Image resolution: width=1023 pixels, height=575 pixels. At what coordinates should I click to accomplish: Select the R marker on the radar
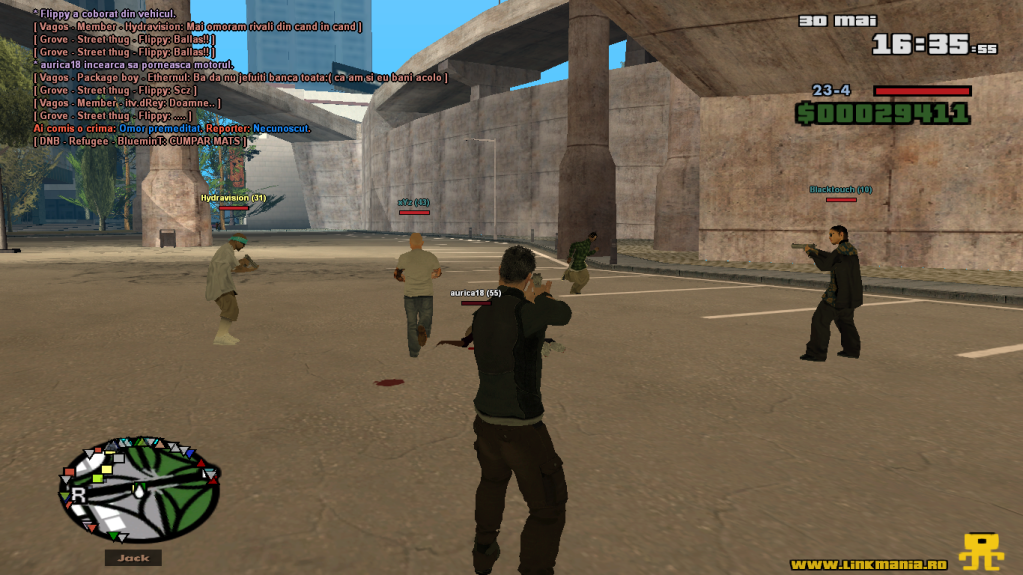[77, 494]
